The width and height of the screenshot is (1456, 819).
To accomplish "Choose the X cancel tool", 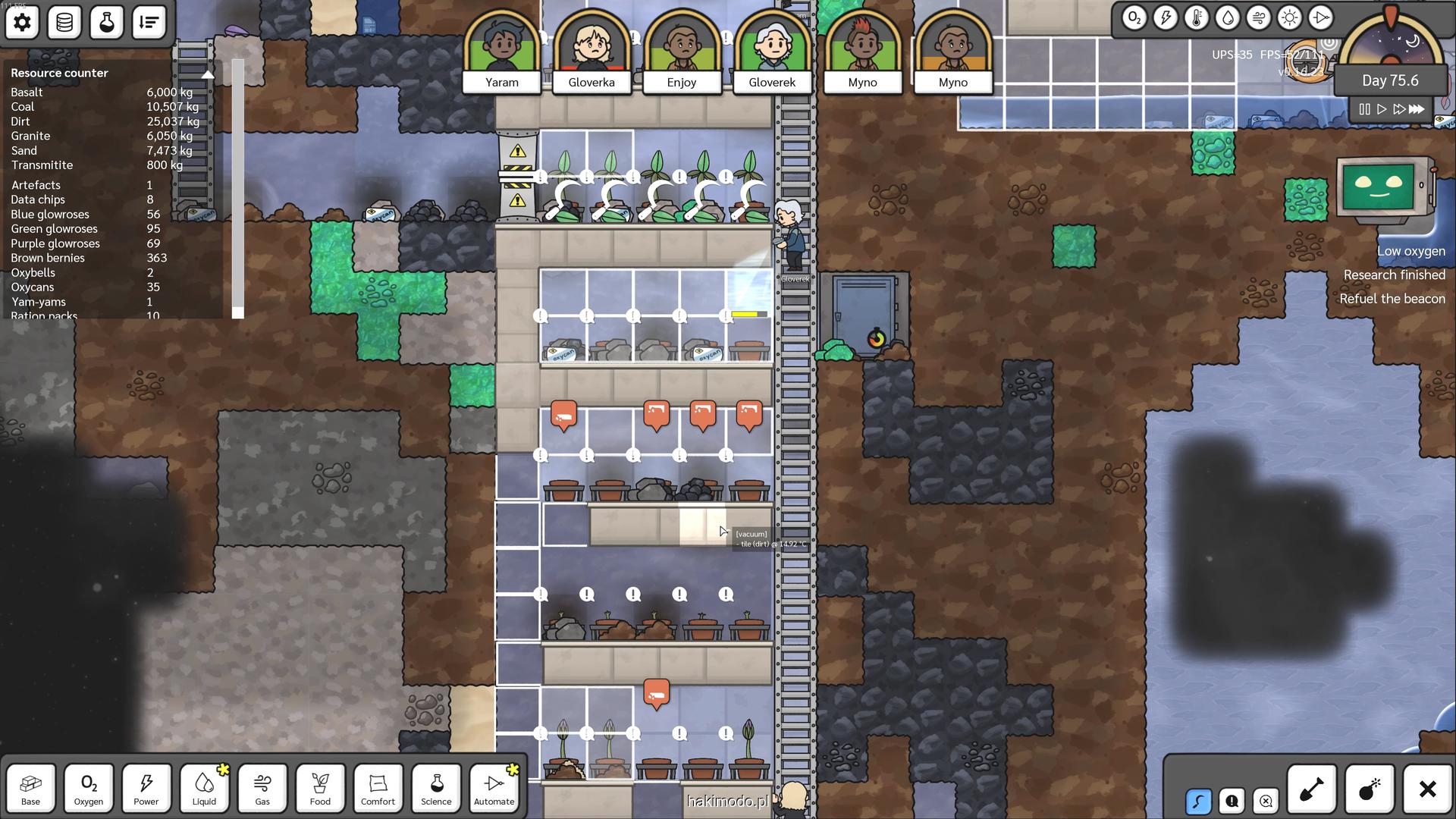I will pyautogui.click(x=1427, y=789).
